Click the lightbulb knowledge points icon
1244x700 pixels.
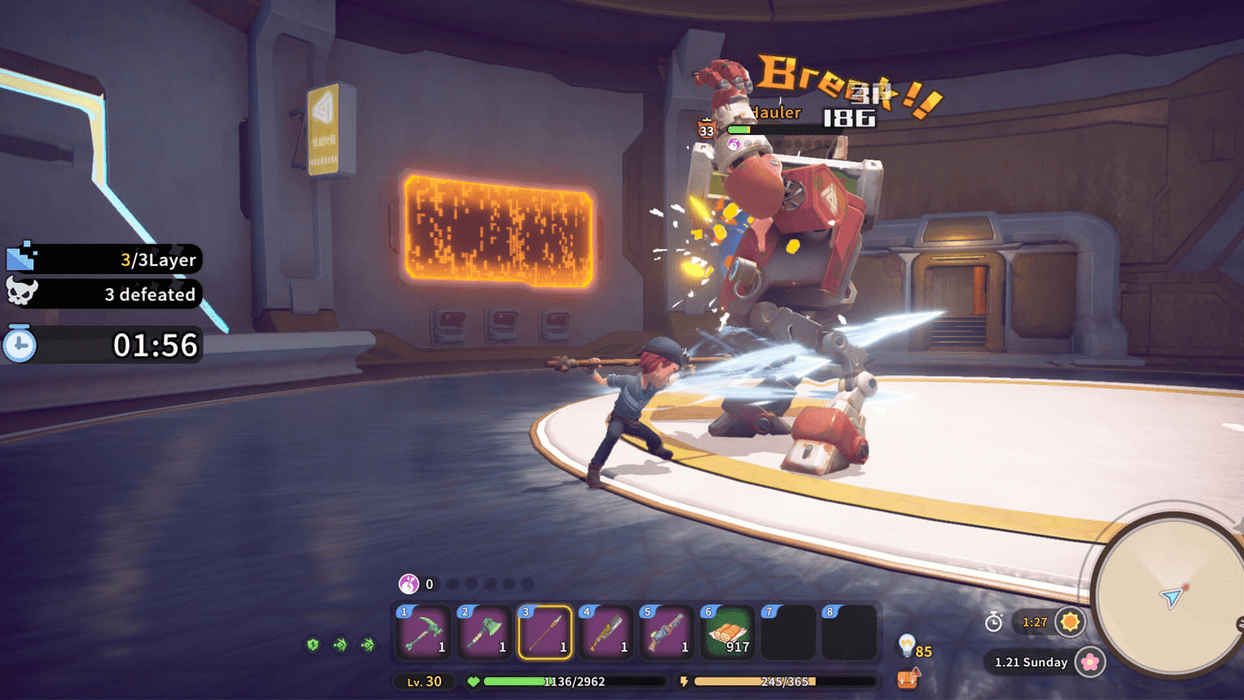907,646
